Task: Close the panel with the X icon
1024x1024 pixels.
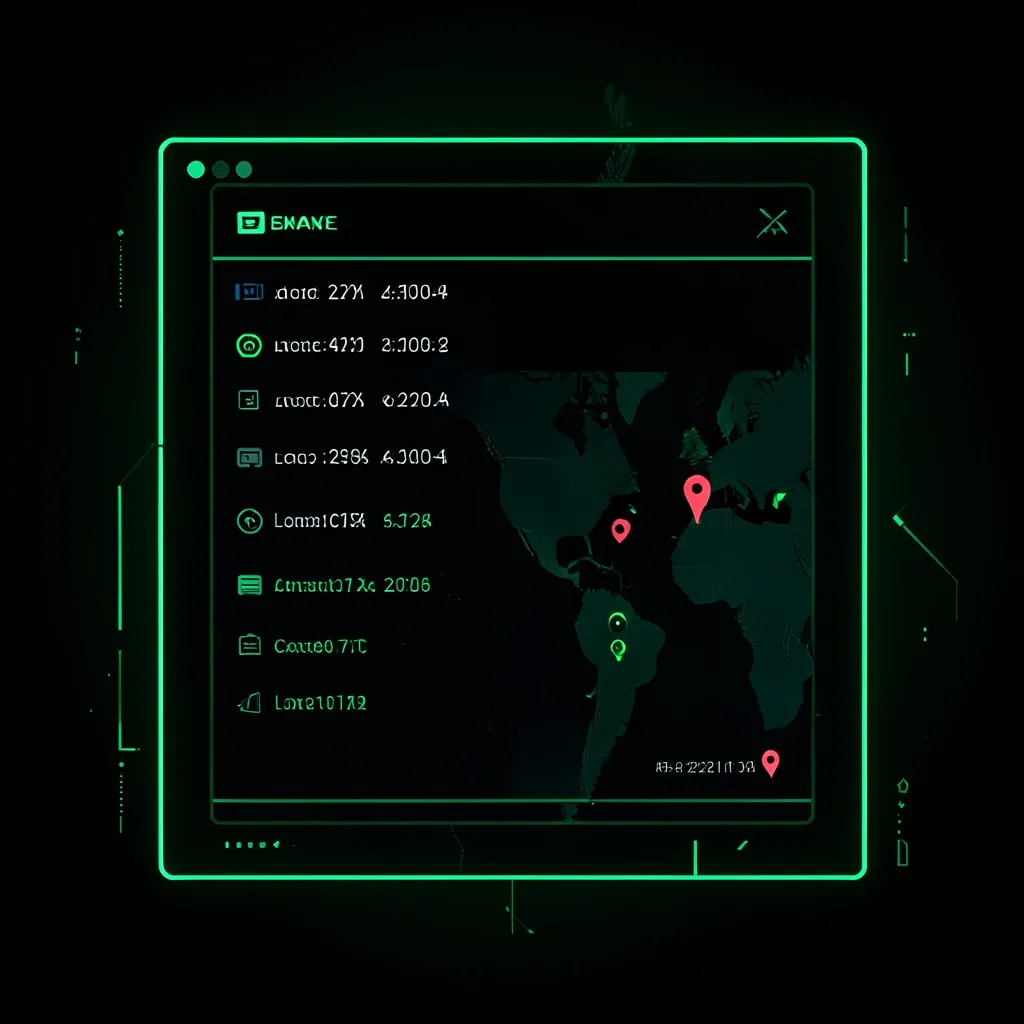Action: tap(772, 224)
